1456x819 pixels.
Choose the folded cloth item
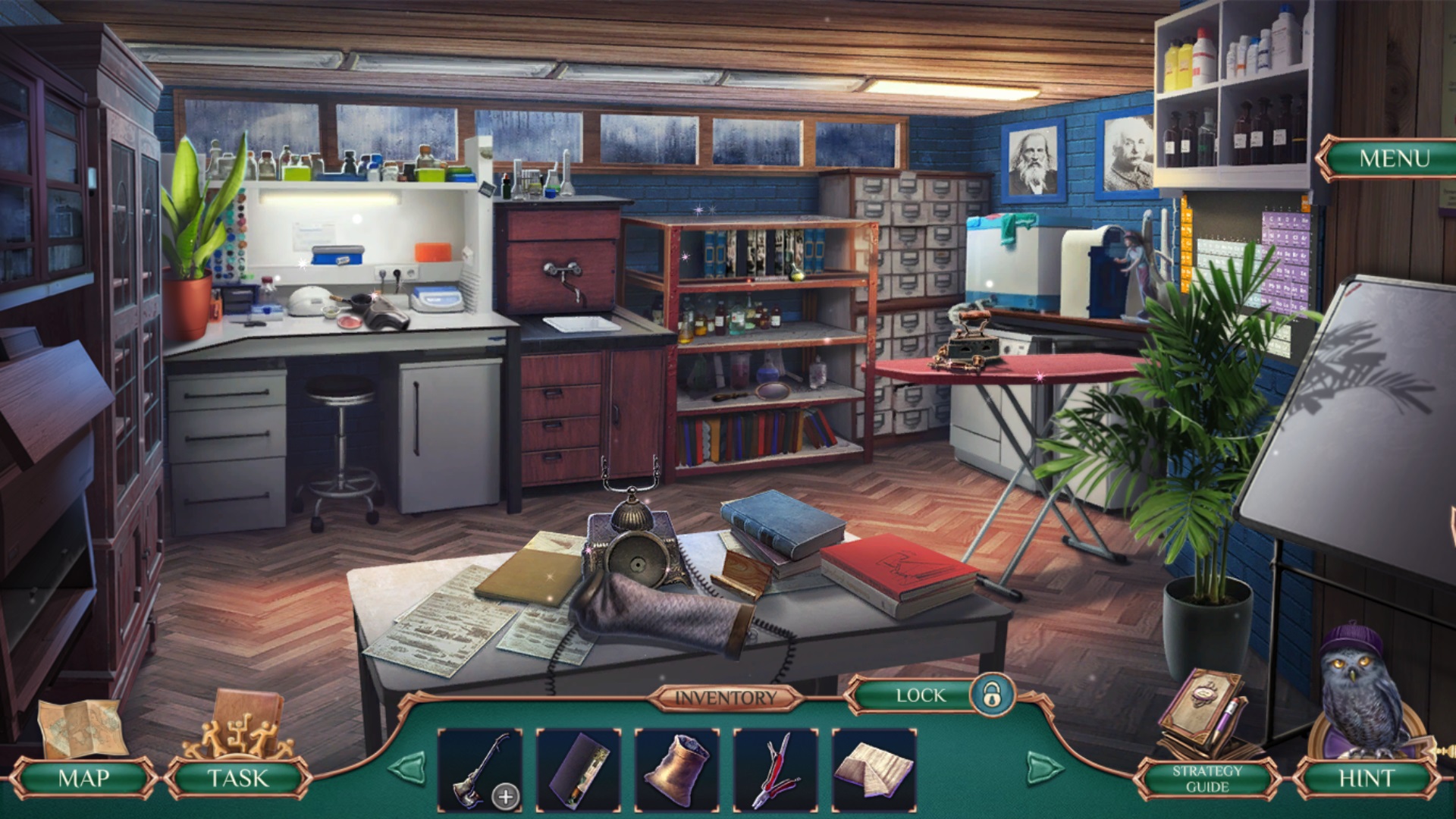(x=874, y=770)
